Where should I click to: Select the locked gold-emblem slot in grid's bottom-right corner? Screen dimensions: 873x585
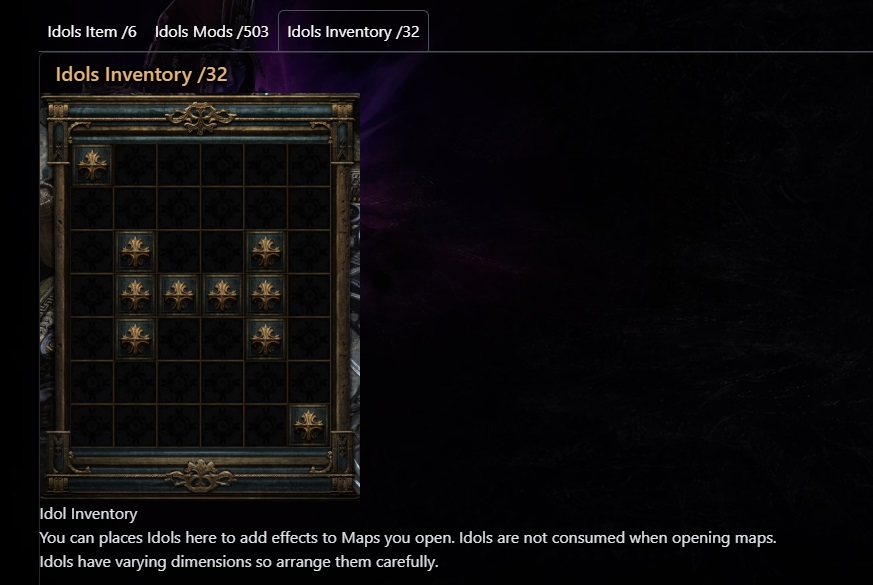[x=309, y=424]
